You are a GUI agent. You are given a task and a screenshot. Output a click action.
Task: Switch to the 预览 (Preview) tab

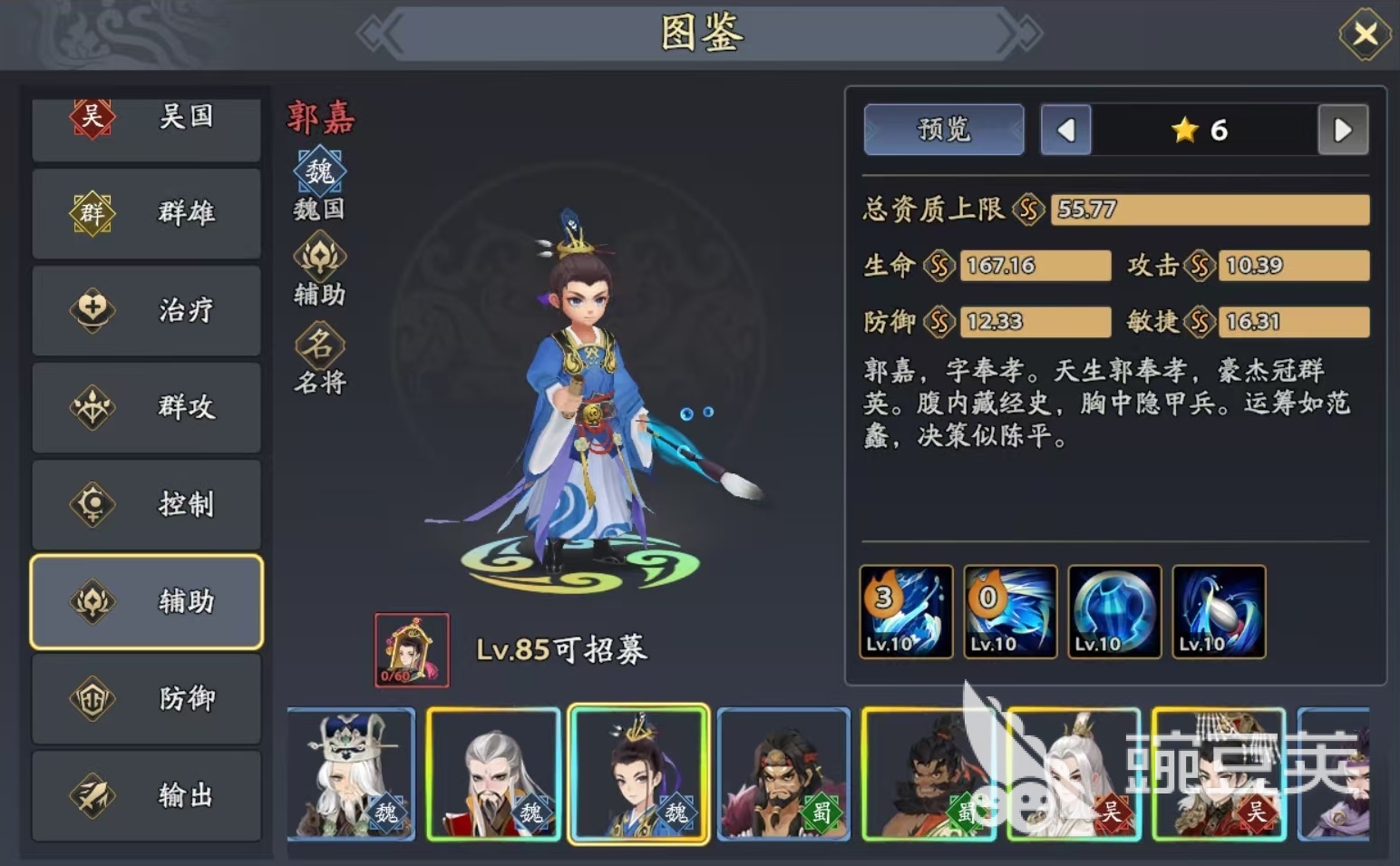point(943,129)
